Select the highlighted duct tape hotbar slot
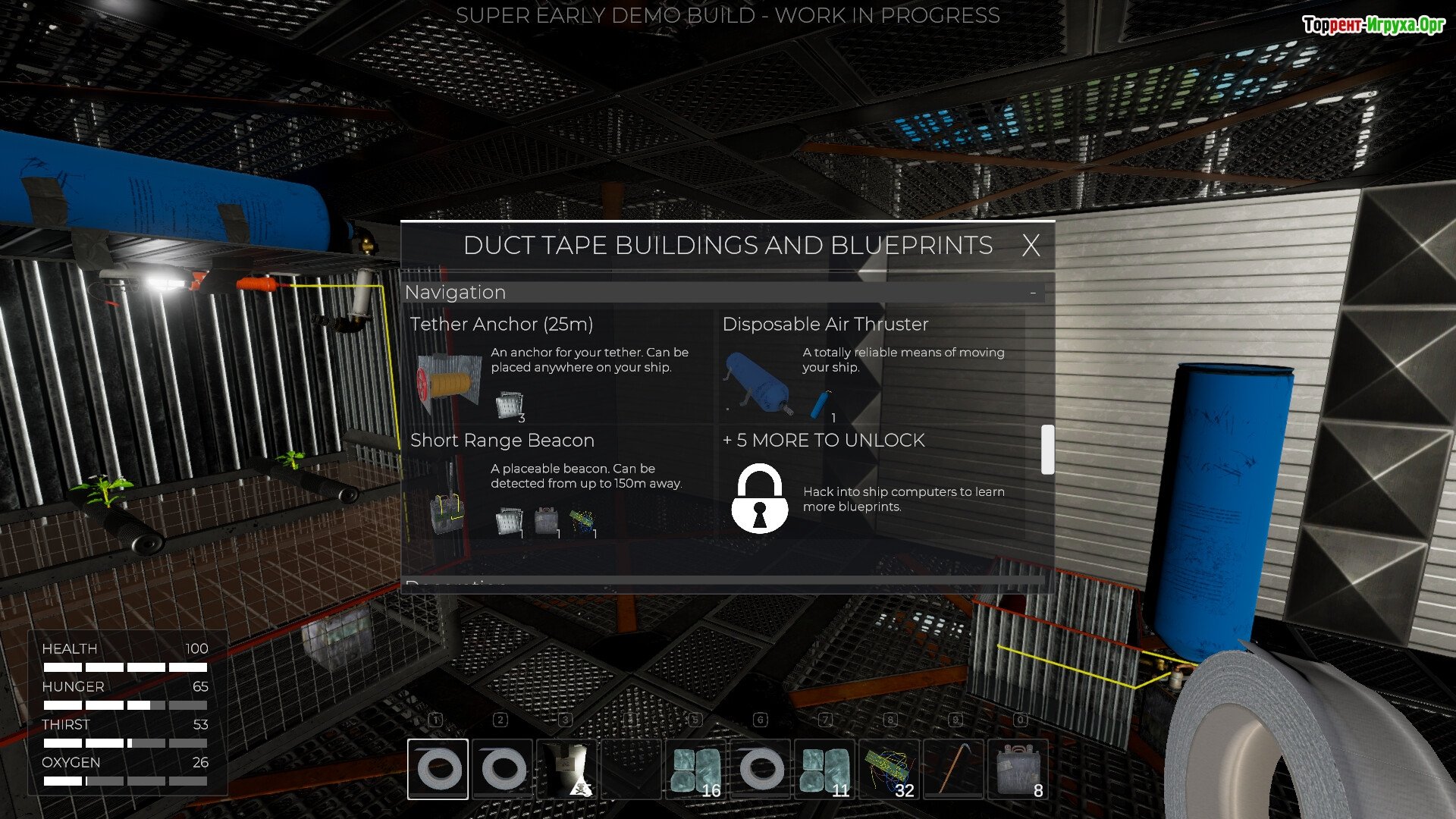Viewport: 1456px width, 819px height. click(438, 769)
